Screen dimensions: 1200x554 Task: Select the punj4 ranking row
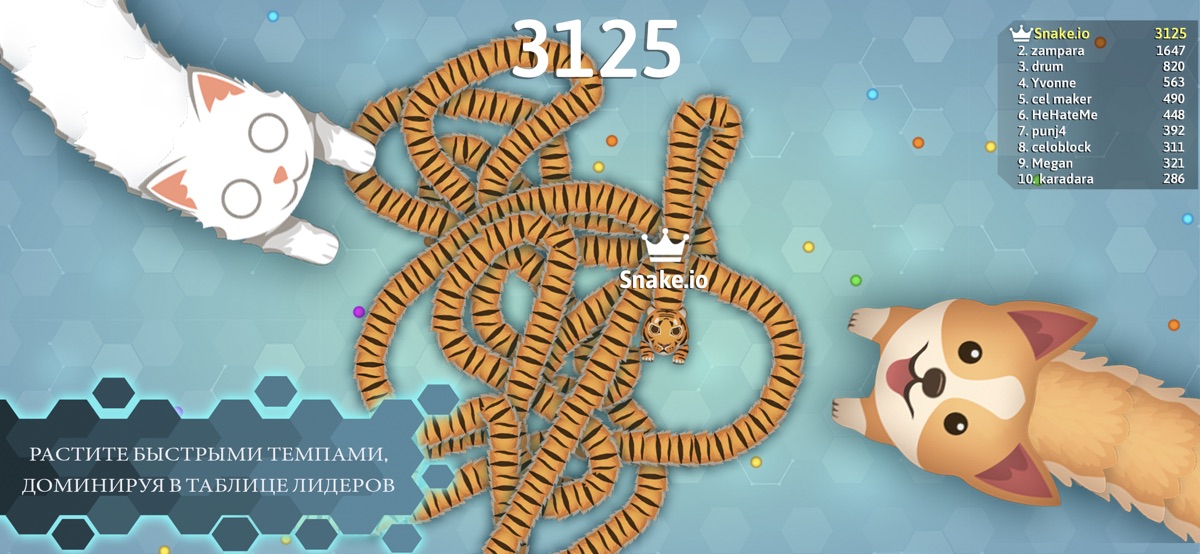coord(1100,131)
